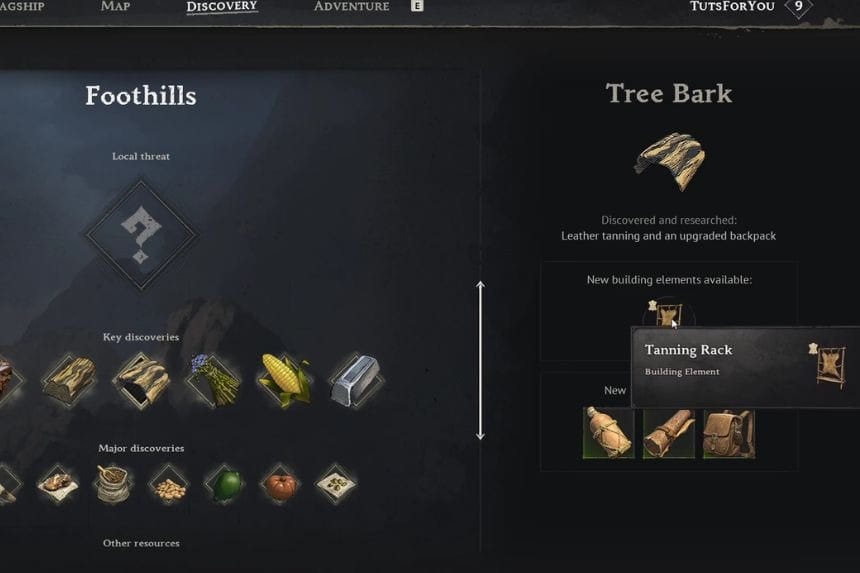Screen dimensions: 860x573
Task: Select the upgraded leather backpack item
Action: [x=728, y=432]
